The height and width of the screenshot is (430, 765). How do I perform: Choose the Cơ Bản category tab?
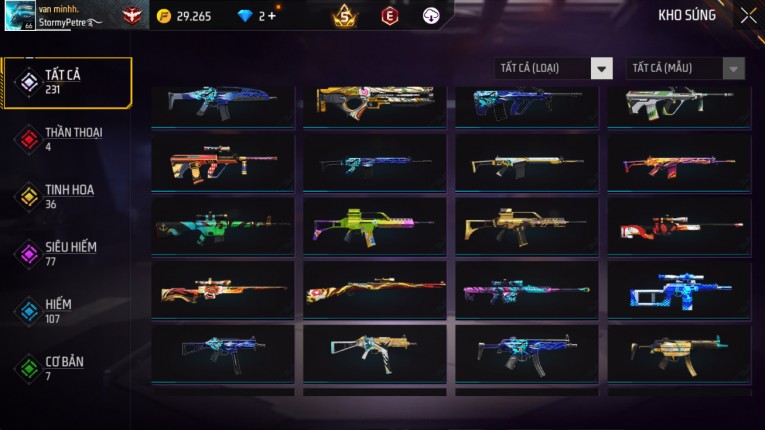pyautogui.click(x=66, y=368)
